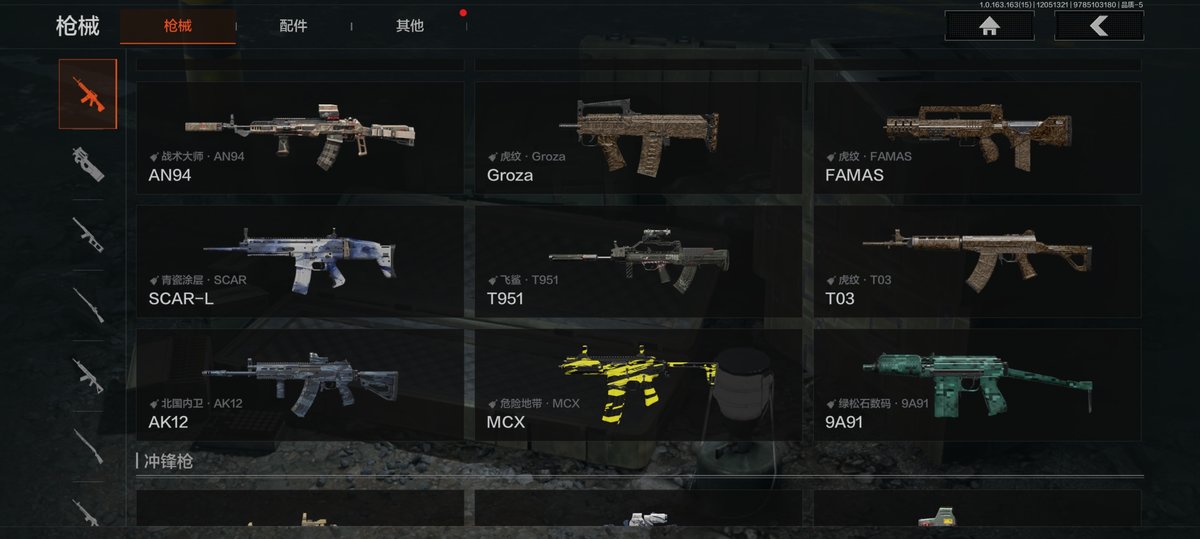Switch to the 其他 tab

410,26
